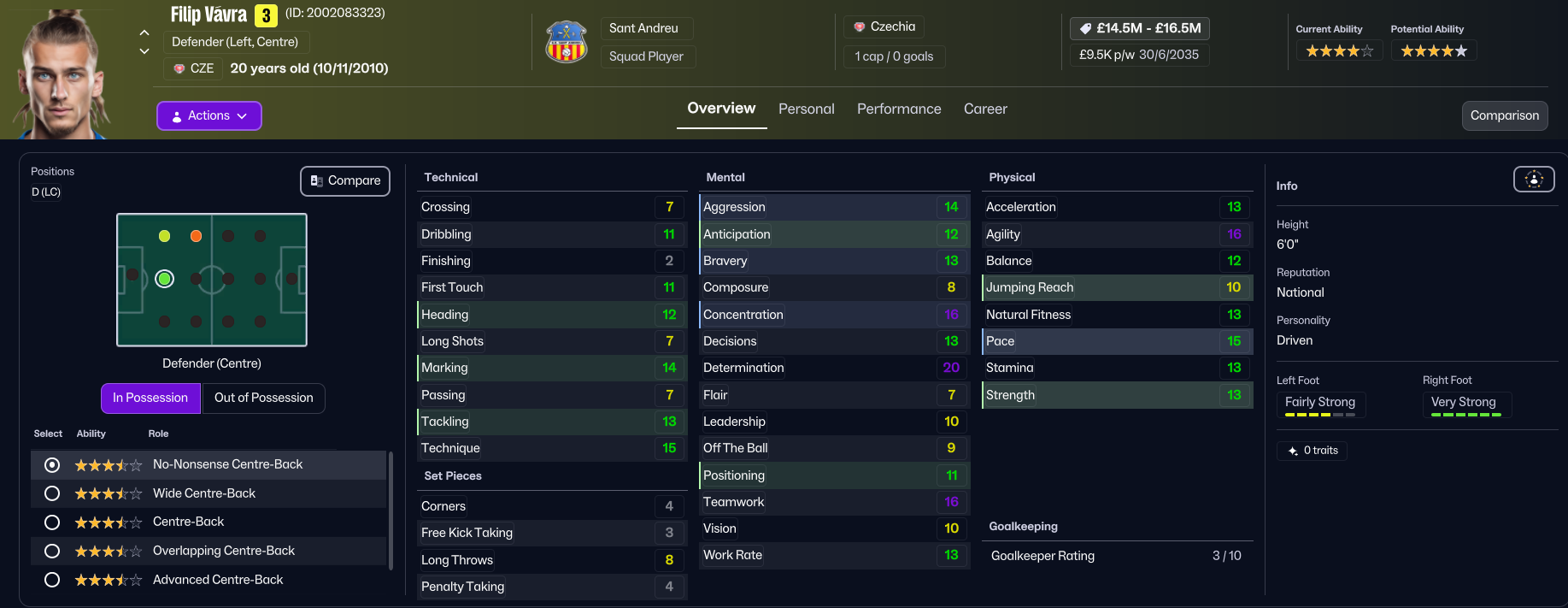Image resolution: width=1568 pixels, height=608 pixels.
Task: Select the Overview tab
Action: (x=721, y=109)
